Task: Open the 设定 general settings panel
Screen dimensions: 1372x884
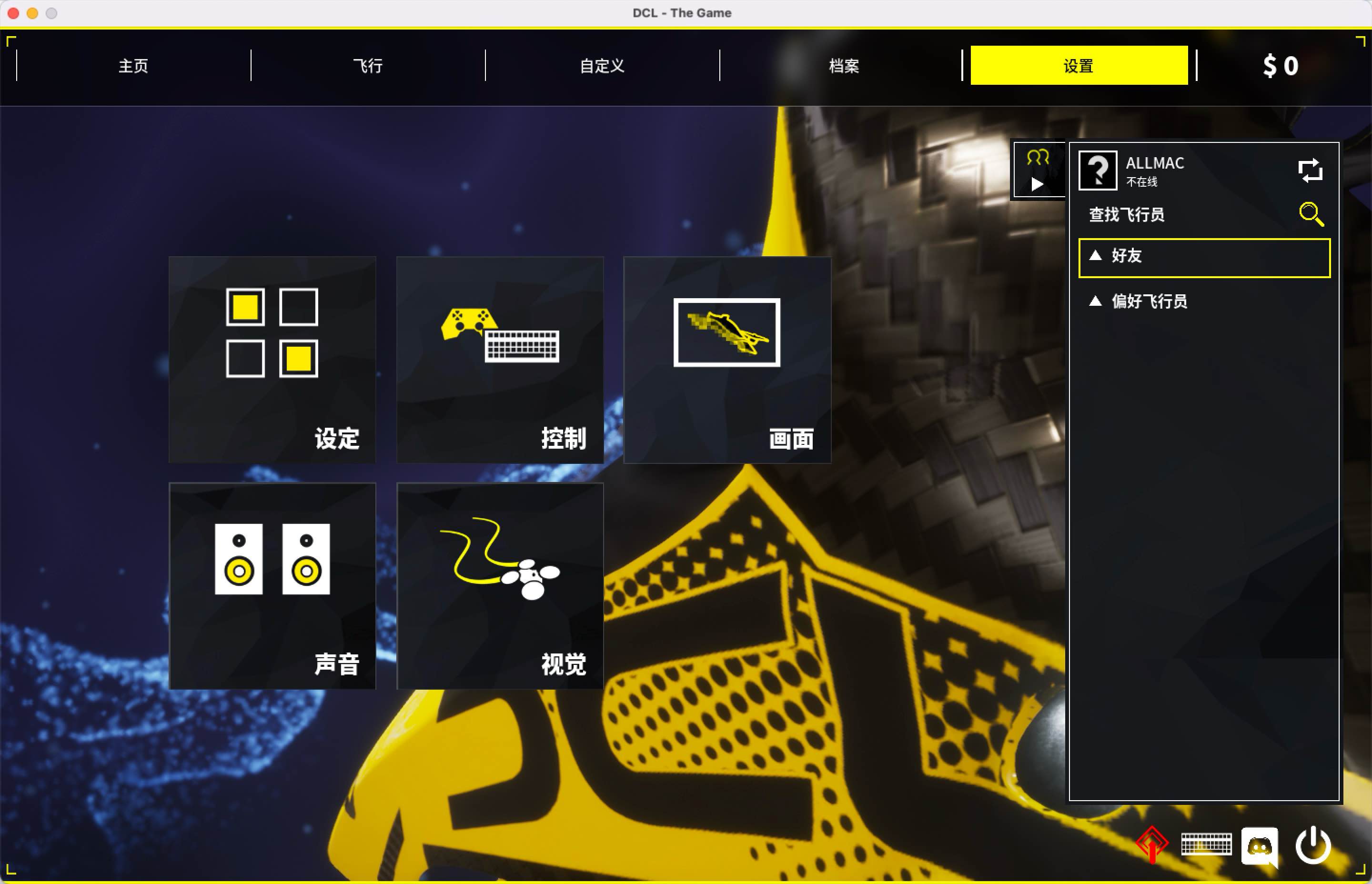Action: pyautogui.click(x=272, y=359)
